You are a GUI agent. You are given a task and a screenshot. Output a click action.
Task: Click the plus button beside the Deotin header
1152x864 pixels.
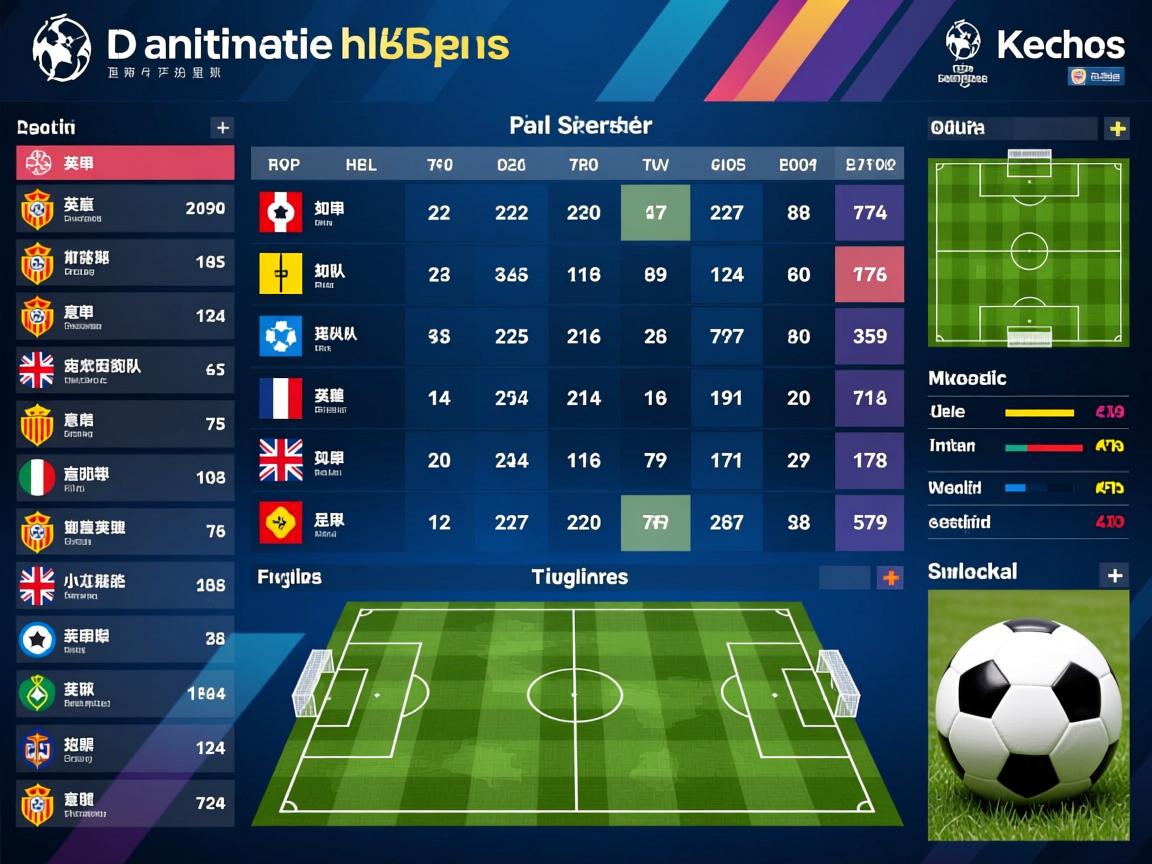pos(222,127)
